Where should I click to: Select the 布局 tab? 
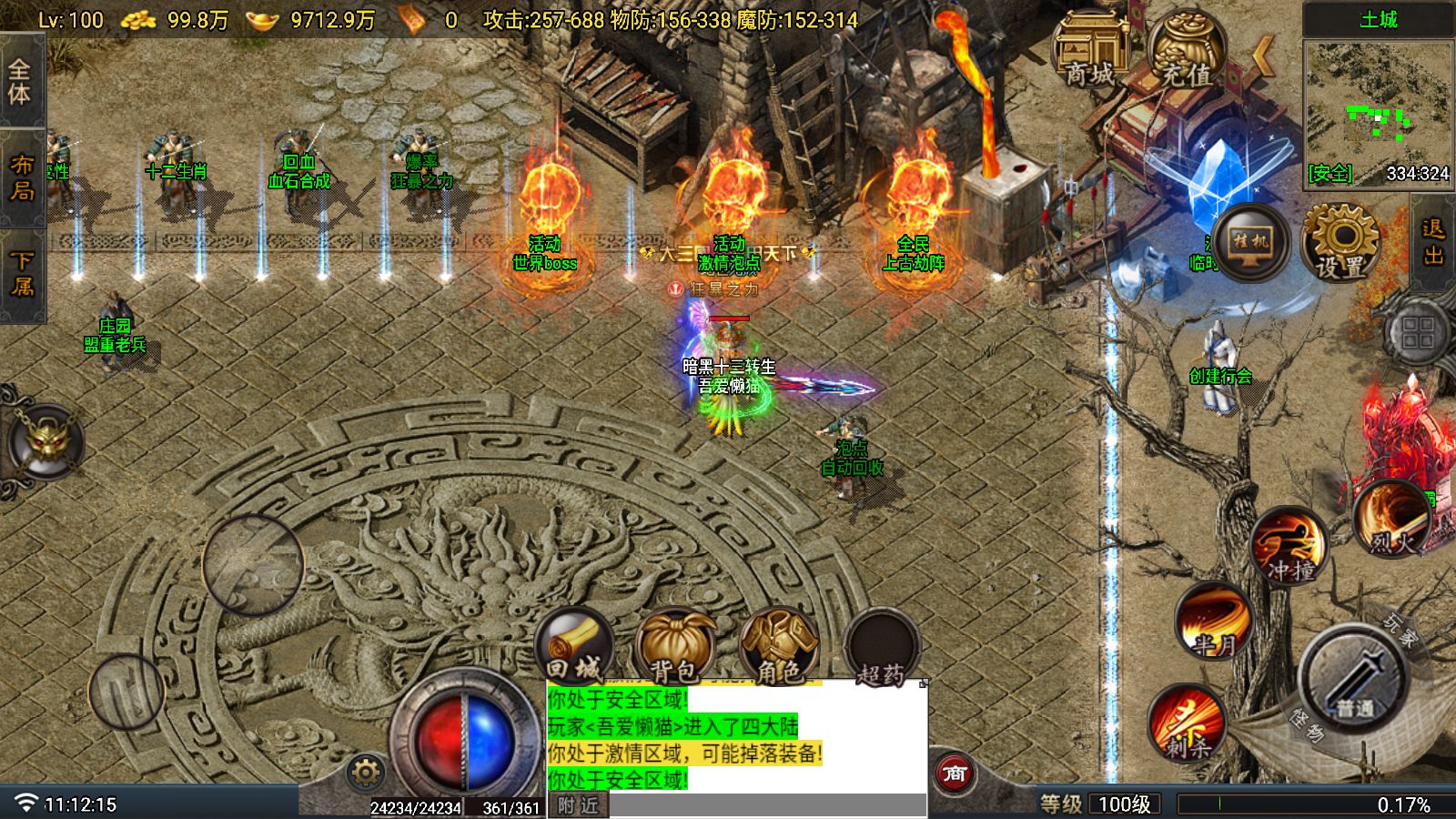20,177
